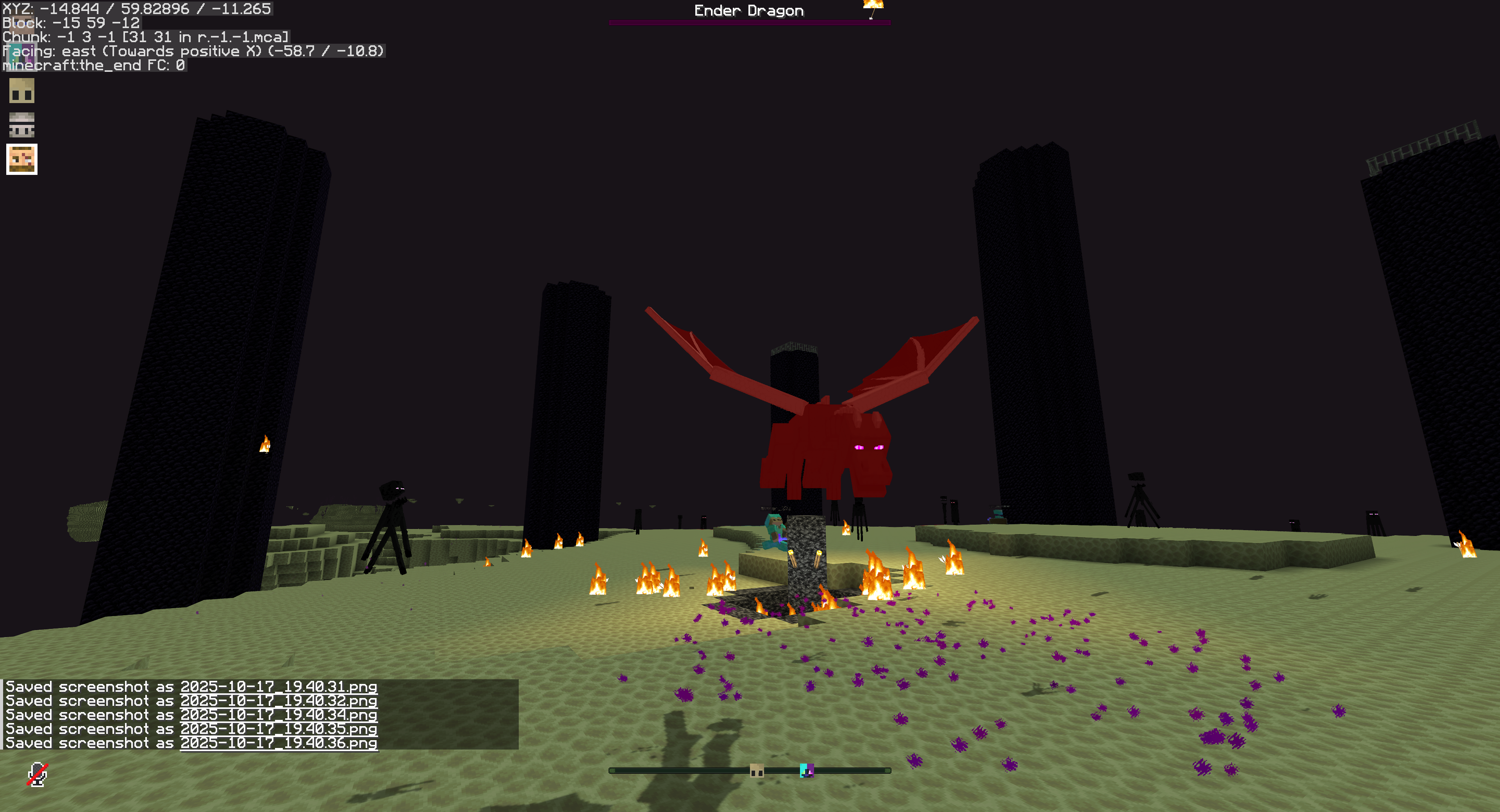Open screenshot link 2025-10-17_19.40.31.png
This screenshot has width=1500, height=812.
click(279, 687)
